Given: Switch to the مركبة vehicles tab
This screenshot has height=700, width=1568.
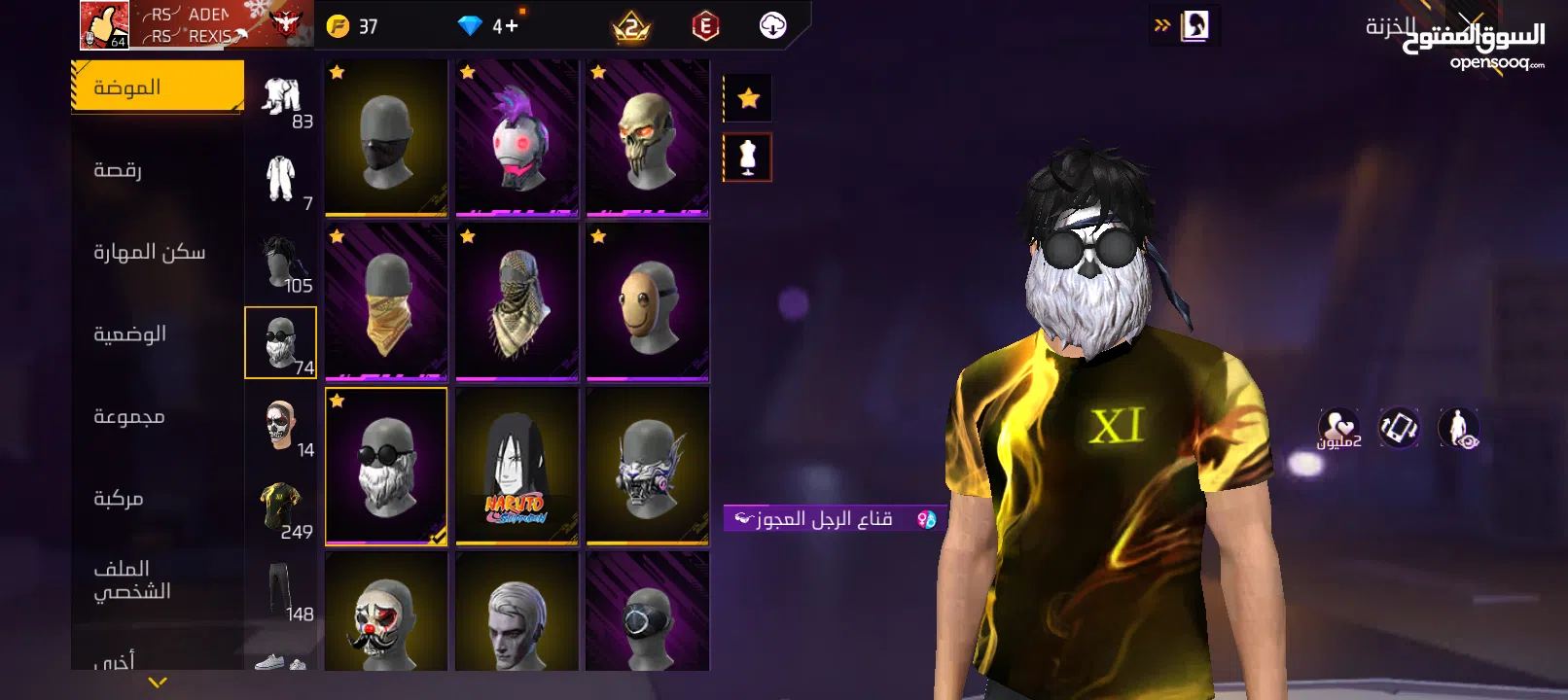Looking at the screenshot, I should (157, 499).
